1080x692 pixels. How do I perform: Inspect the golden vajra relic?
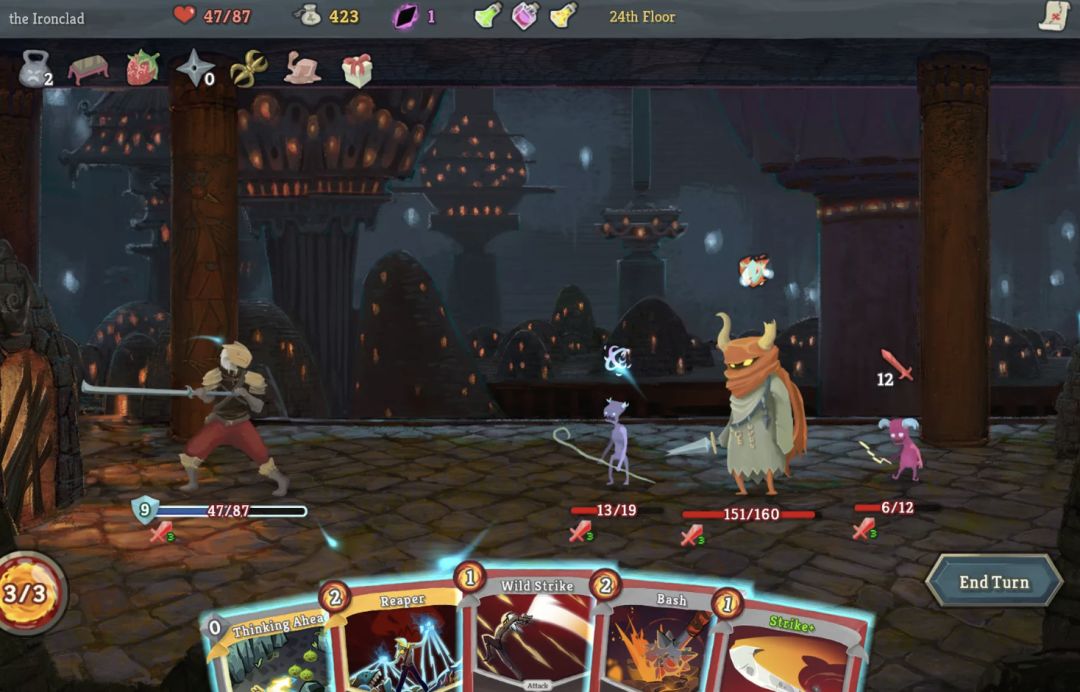[x=248, y=69]
